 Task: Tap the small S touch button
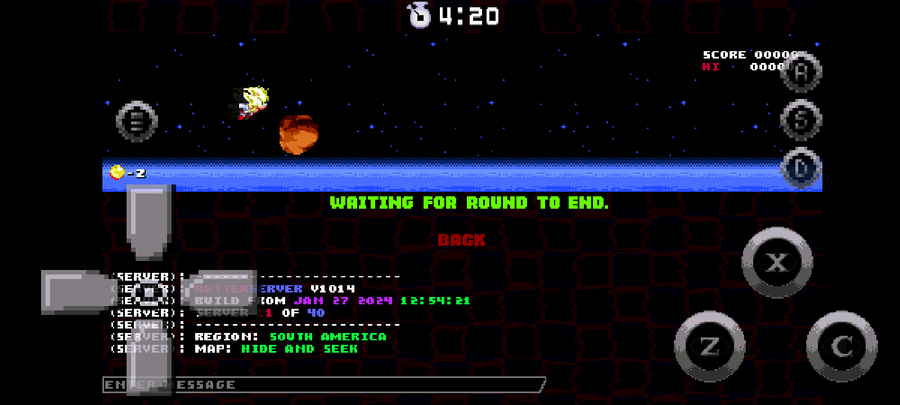pyautogui.click(x=800, y=118)
